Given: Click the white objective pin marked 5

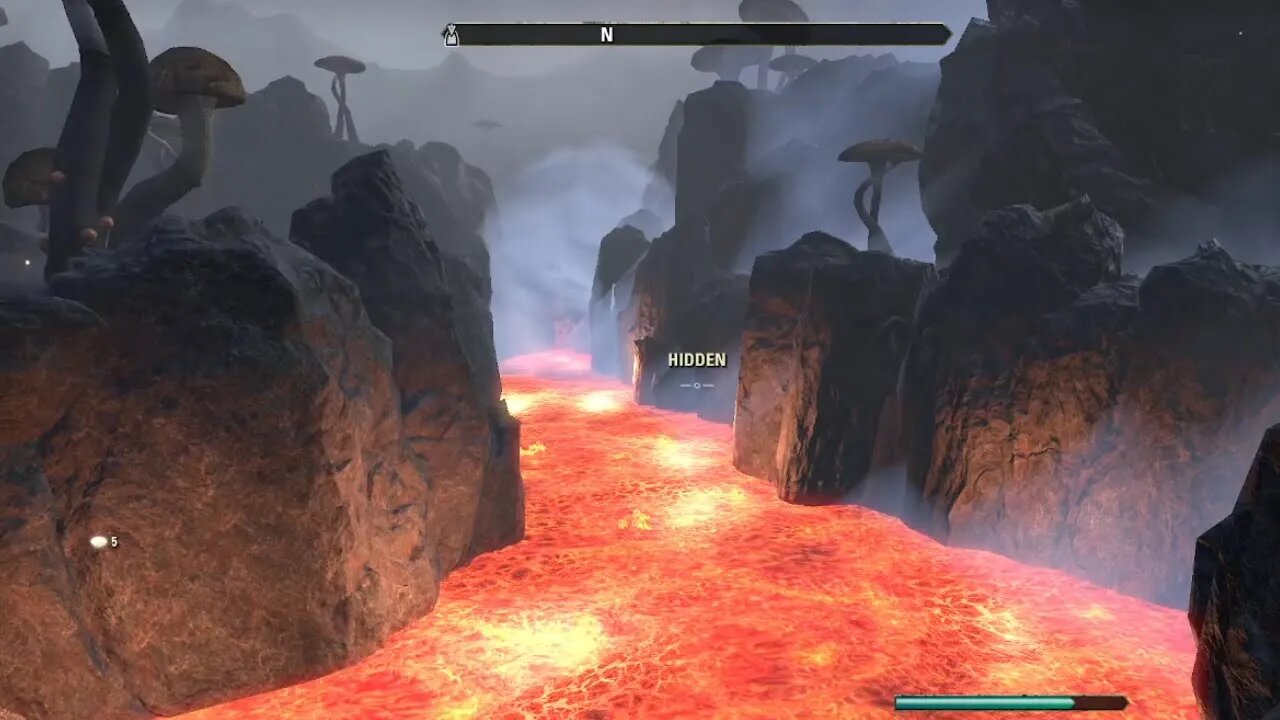Looking at the screenshot, I should (x=98, y=543).
